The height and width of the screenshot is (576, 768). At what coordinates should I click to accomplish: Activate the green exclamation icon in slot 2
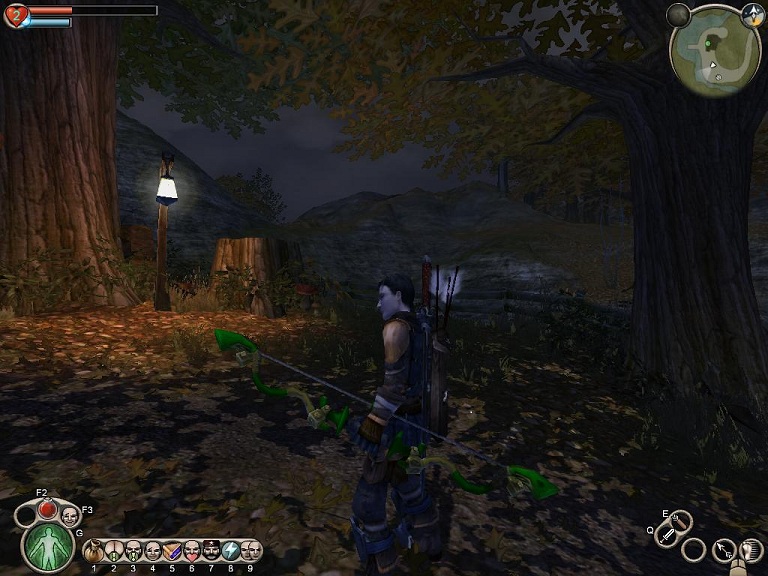114,551
